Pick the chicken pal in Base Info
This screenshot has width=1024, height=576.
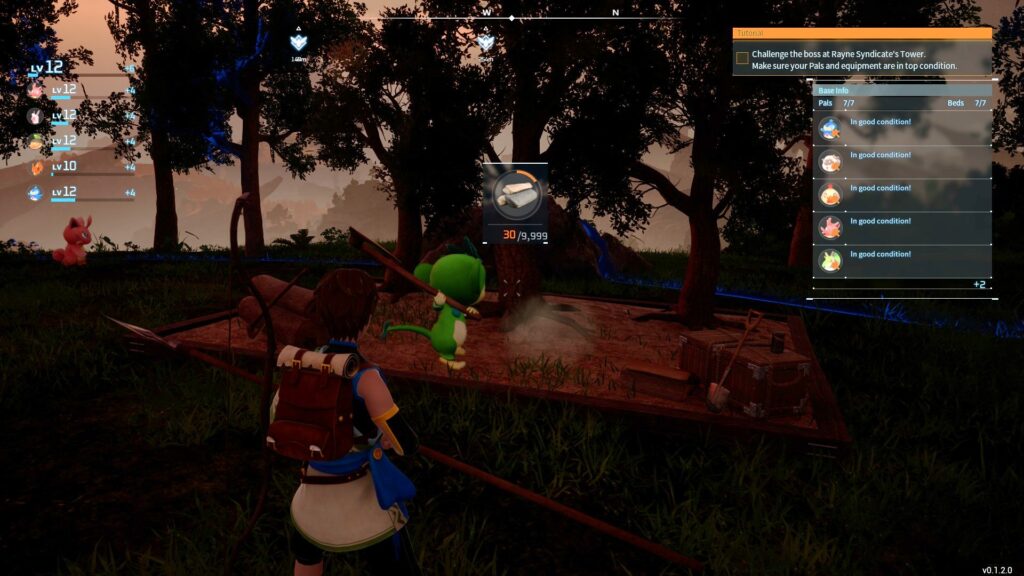pyautogui.click(x=829, y=194)
